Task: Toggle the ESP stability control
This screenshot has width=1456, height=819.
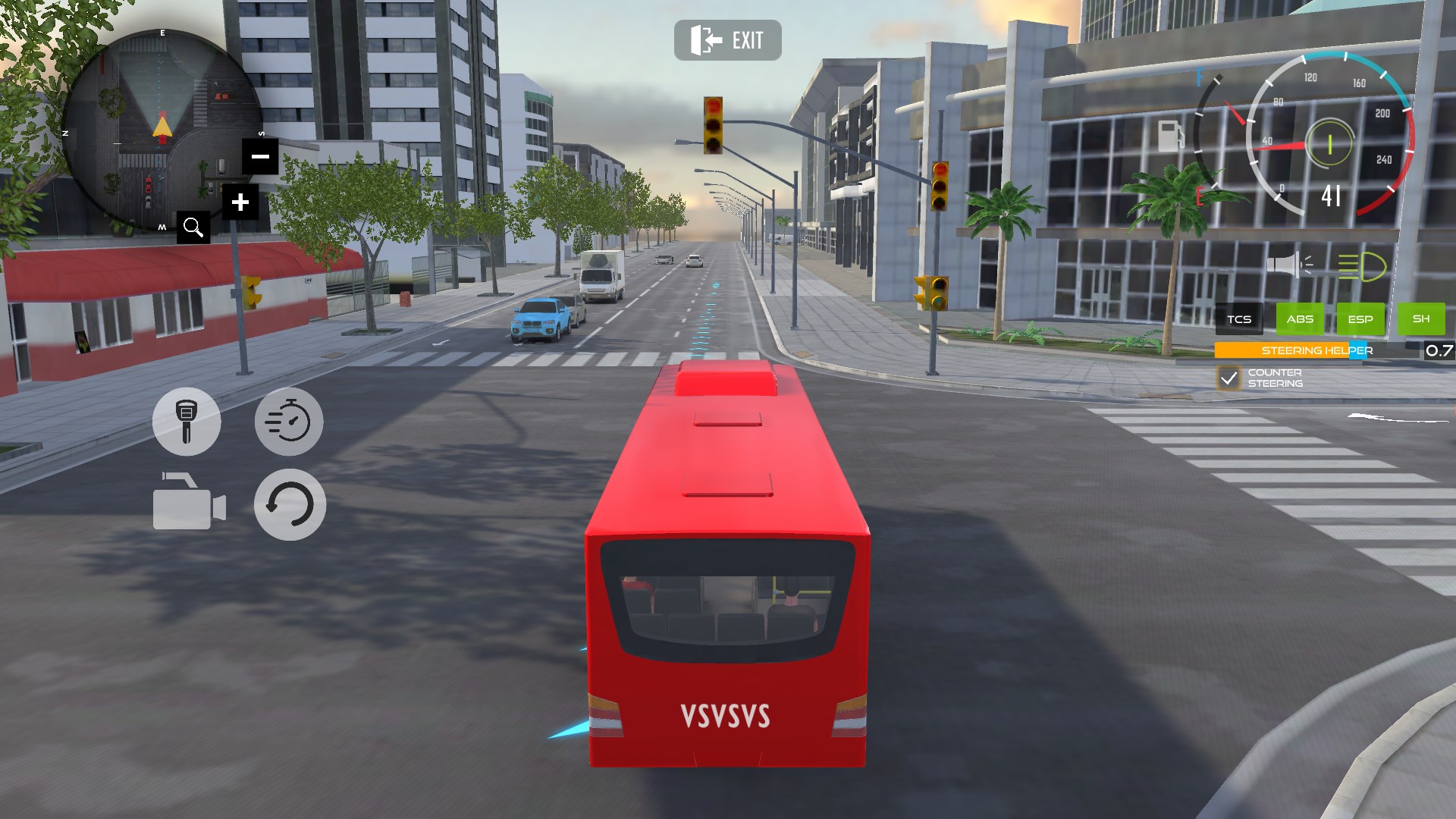Action: [x=1361, y=318]
